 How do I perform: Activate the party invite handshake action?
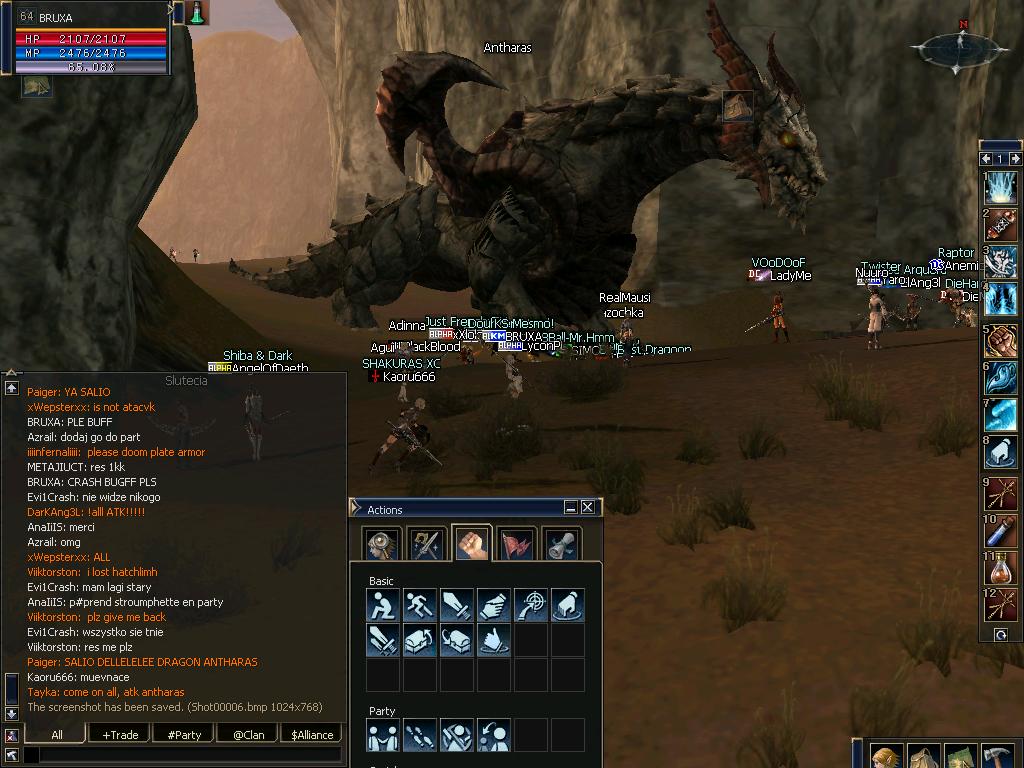(383, 735)
